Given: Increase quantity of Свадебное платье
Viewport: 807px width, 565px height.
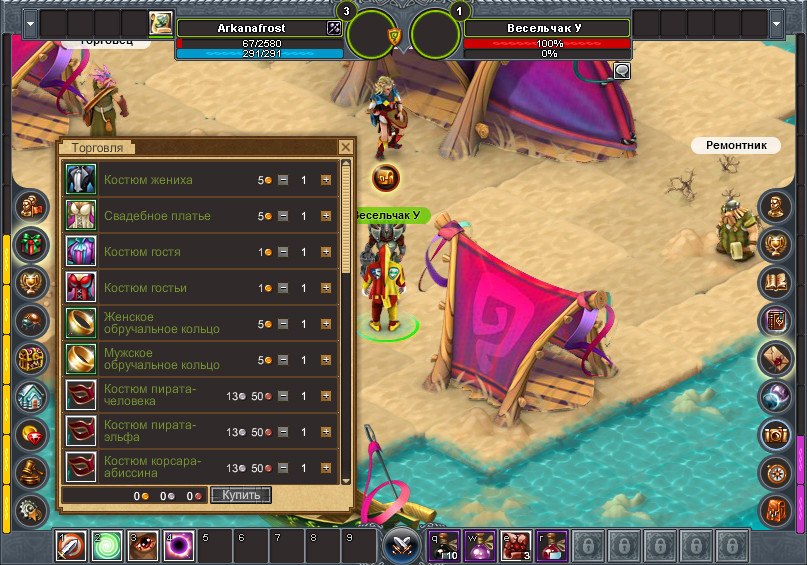Looking at the screenshot, I should (x=326, y=216).
